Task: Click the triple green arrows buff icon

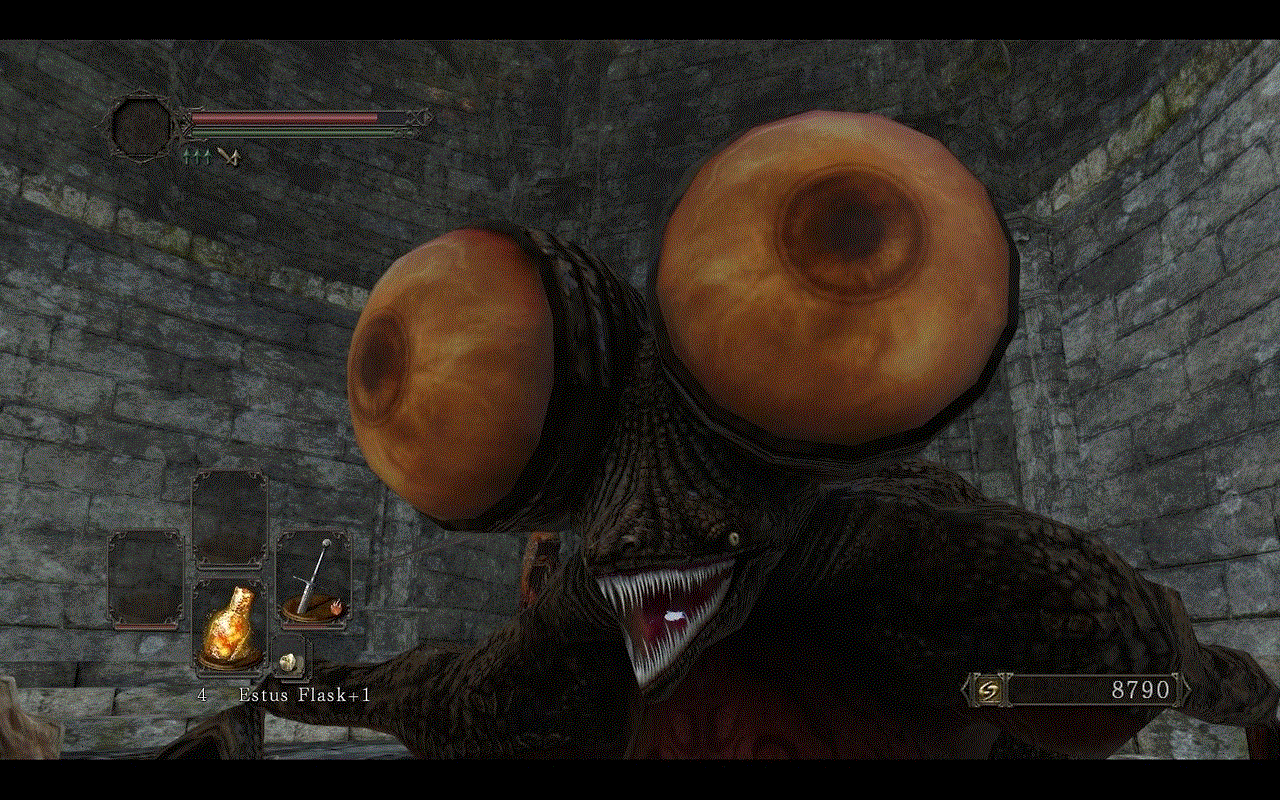Action: point(195,155)
